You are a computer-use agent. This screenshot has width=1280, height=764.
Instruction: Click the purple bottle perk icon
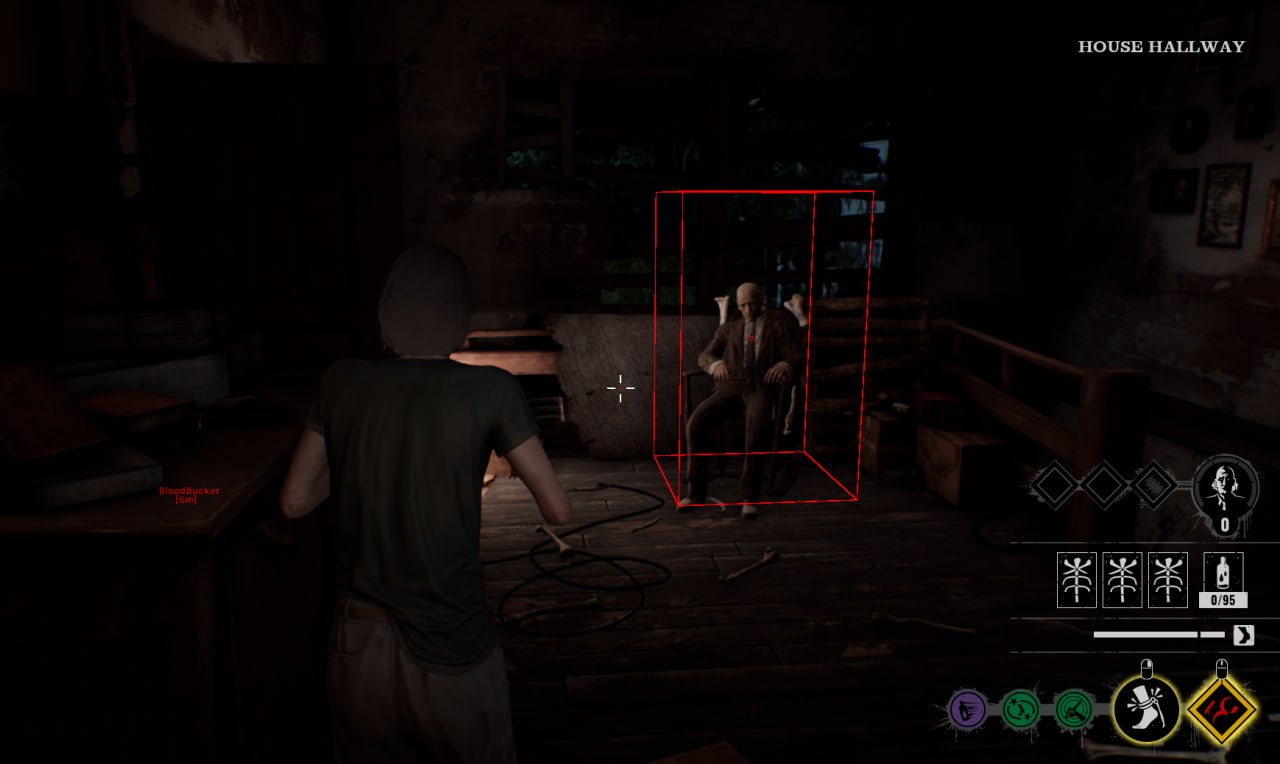pos(967,710)
